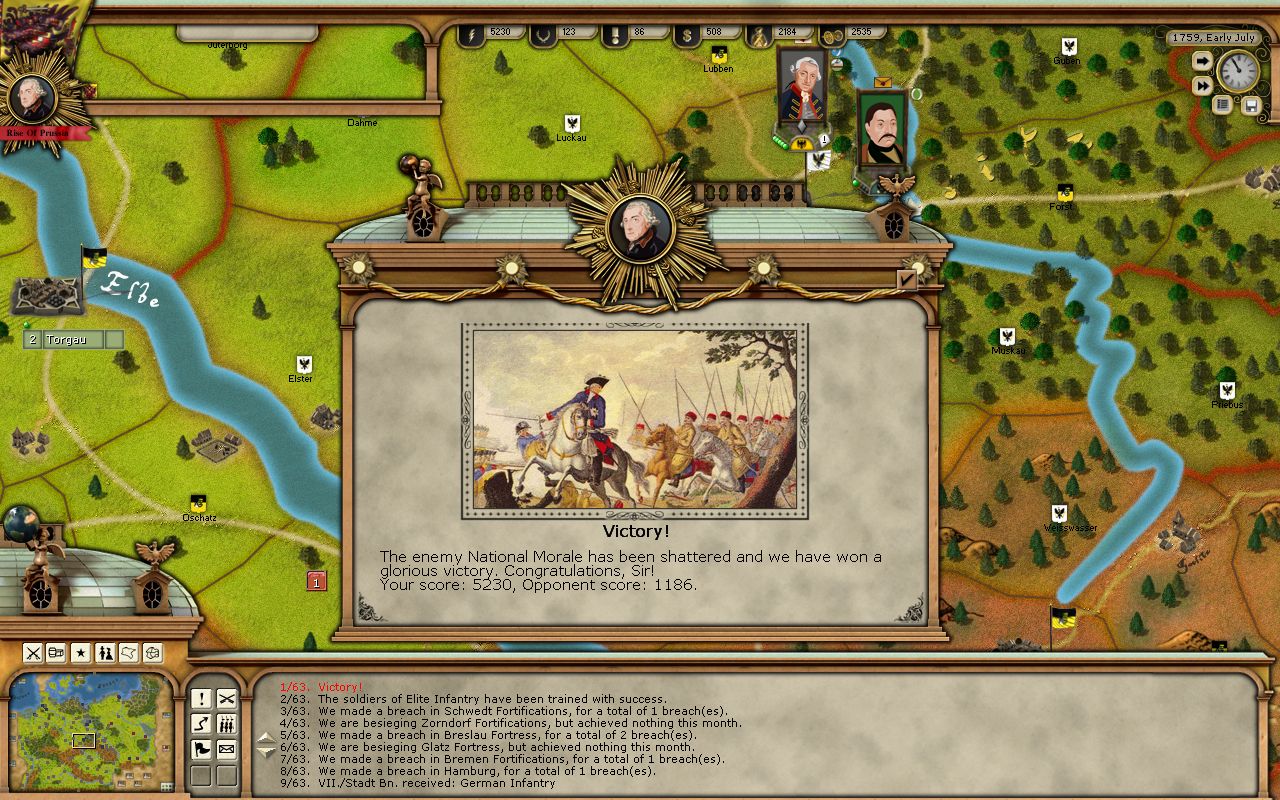End turn with the single arrow button
The width and height of the screenshot is (1280, 800).
pyautogui.click(x=1202, y=61)
